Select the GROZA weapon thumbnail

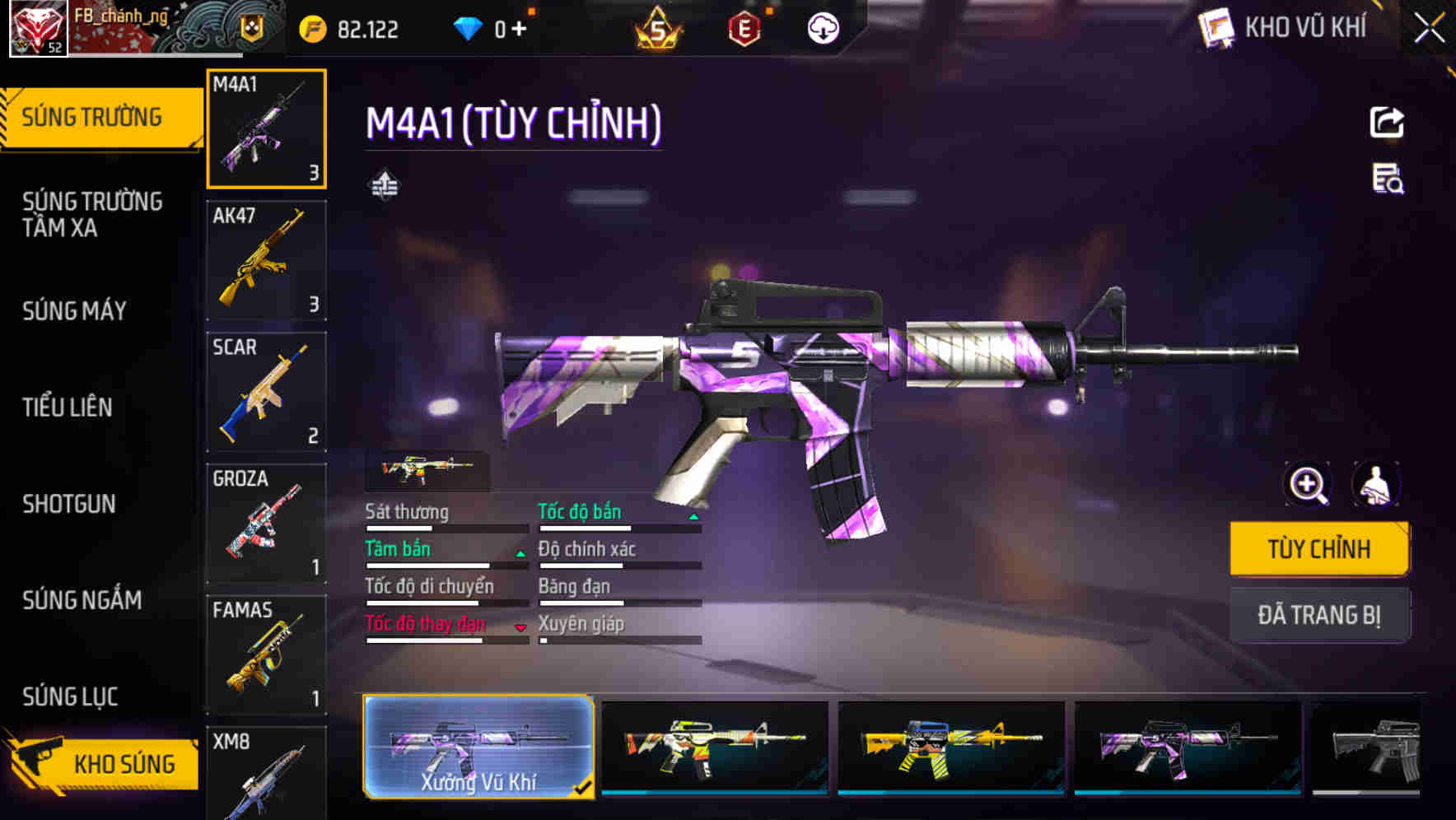click(x=267, y=522)
